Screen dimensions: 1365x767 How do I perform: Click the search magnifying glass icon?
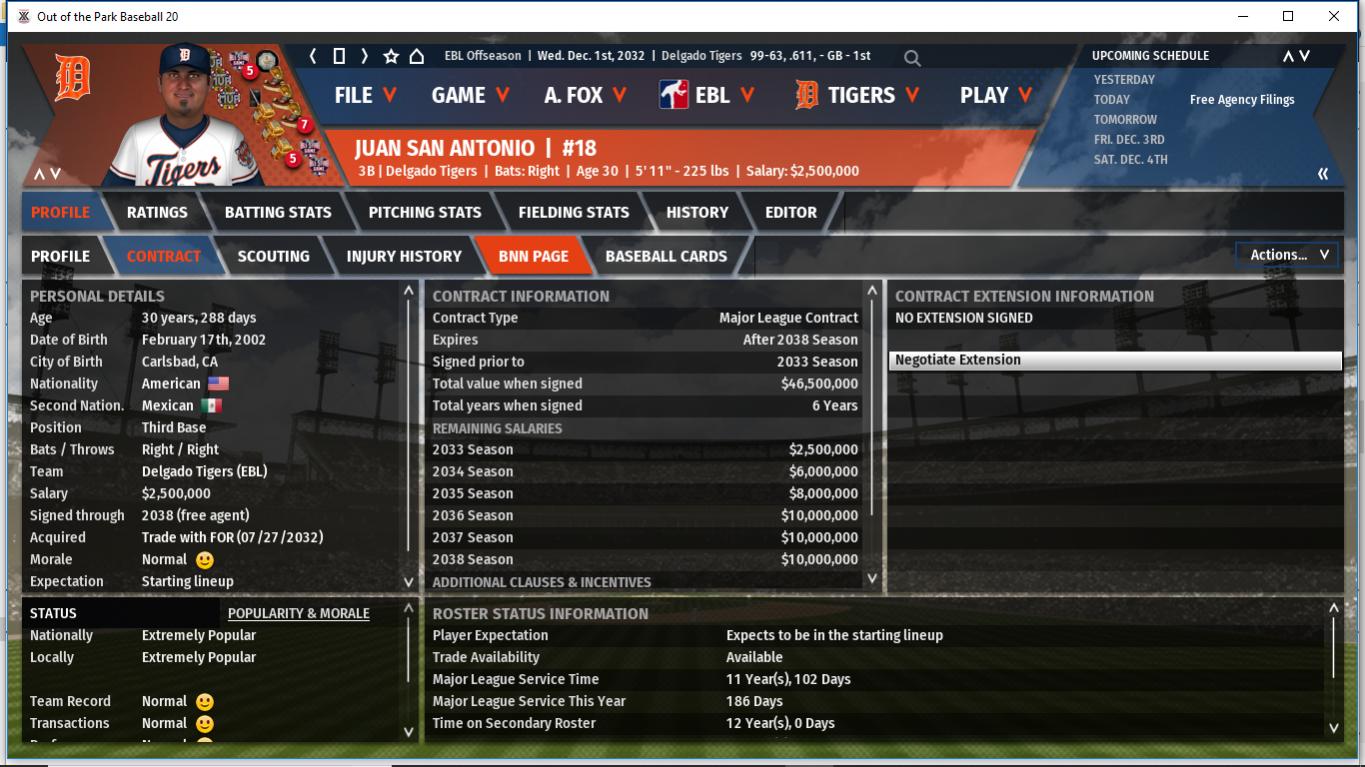pos(912,58)
